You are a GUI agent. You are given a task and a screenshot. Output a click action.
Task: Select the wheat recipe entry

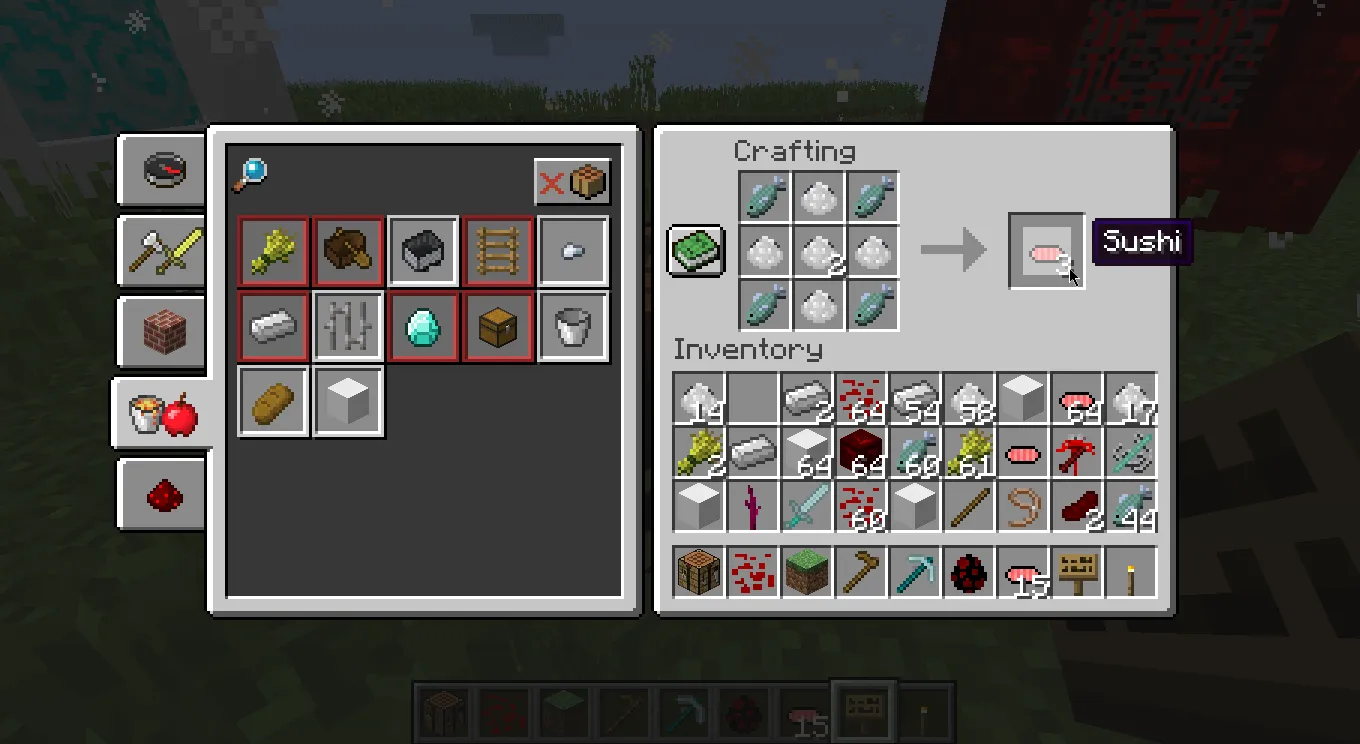272,250
